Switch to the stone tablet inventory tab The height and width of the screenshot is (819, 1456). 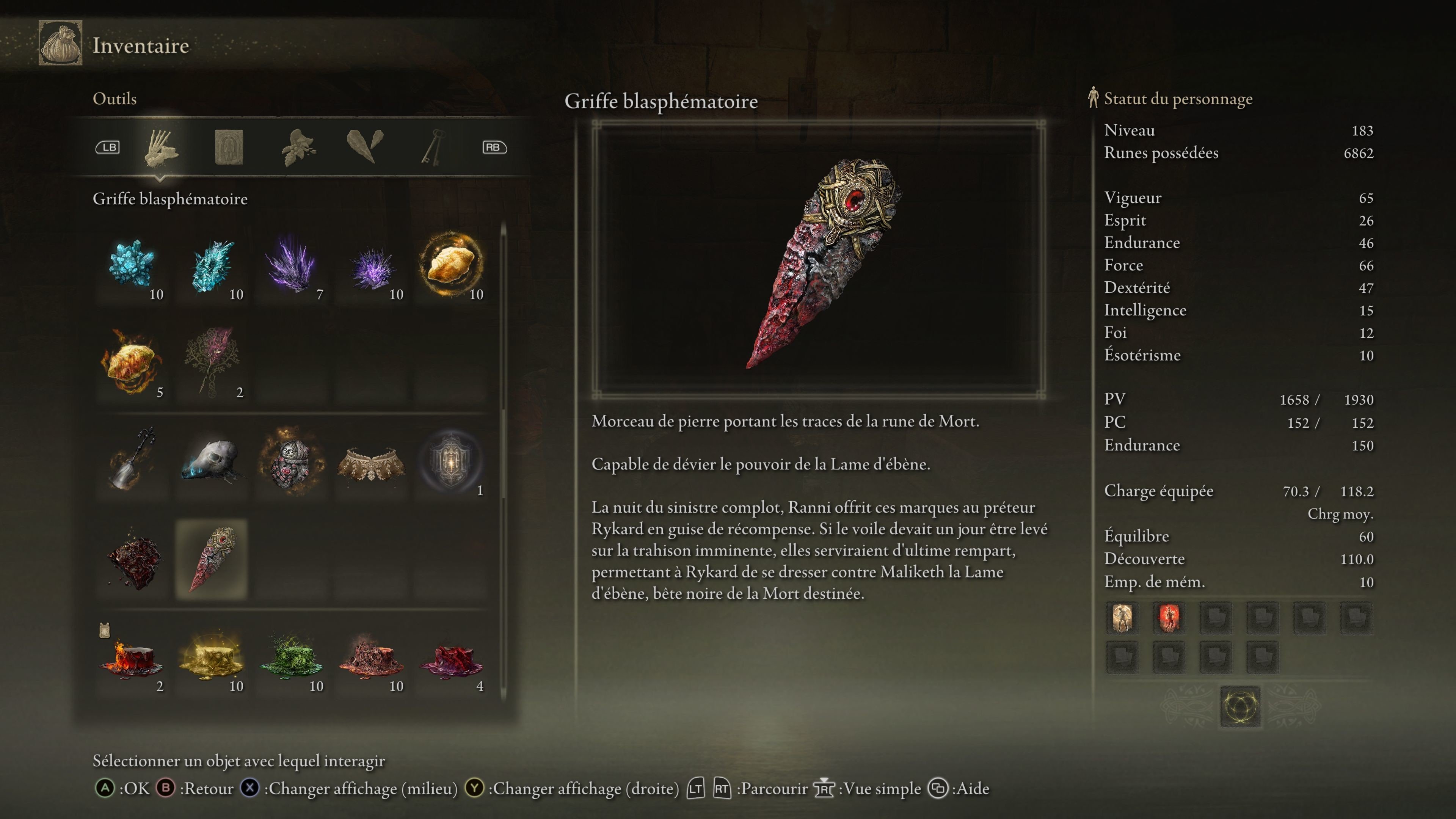point(229,147)
